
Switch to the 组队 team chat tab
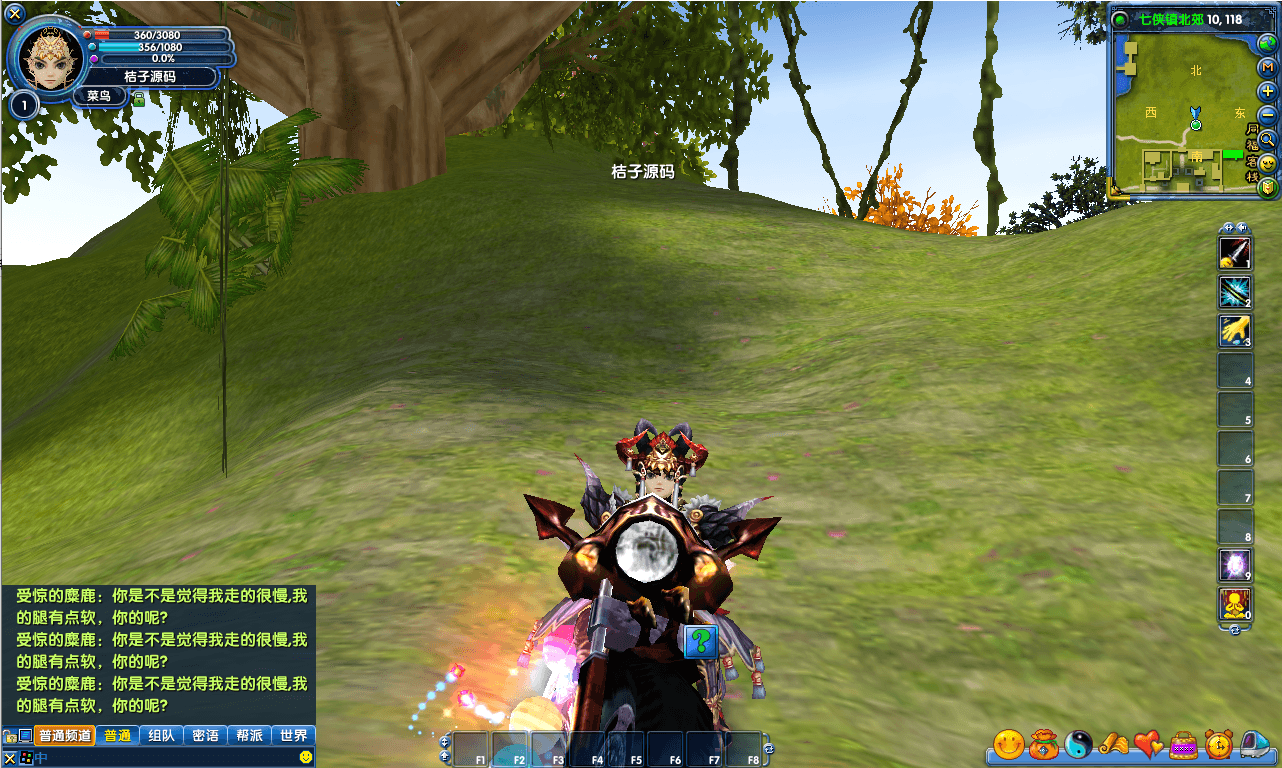click(161, 736)
